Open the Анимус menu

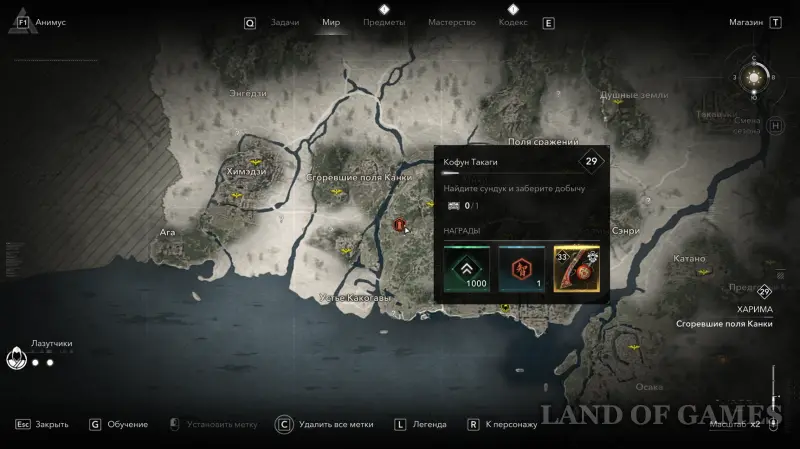pyautogui.click(x=51, y=21)
